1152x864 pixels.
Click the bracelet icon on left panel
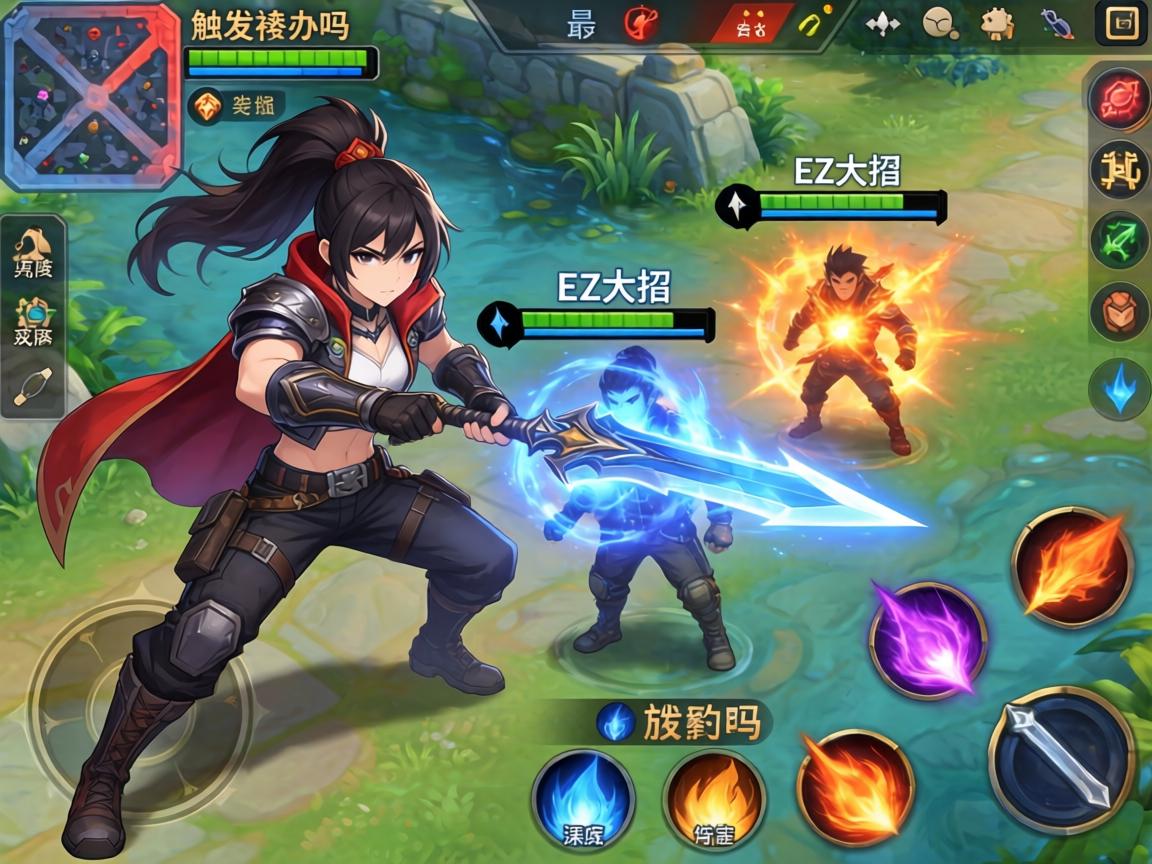pos(34,386)
